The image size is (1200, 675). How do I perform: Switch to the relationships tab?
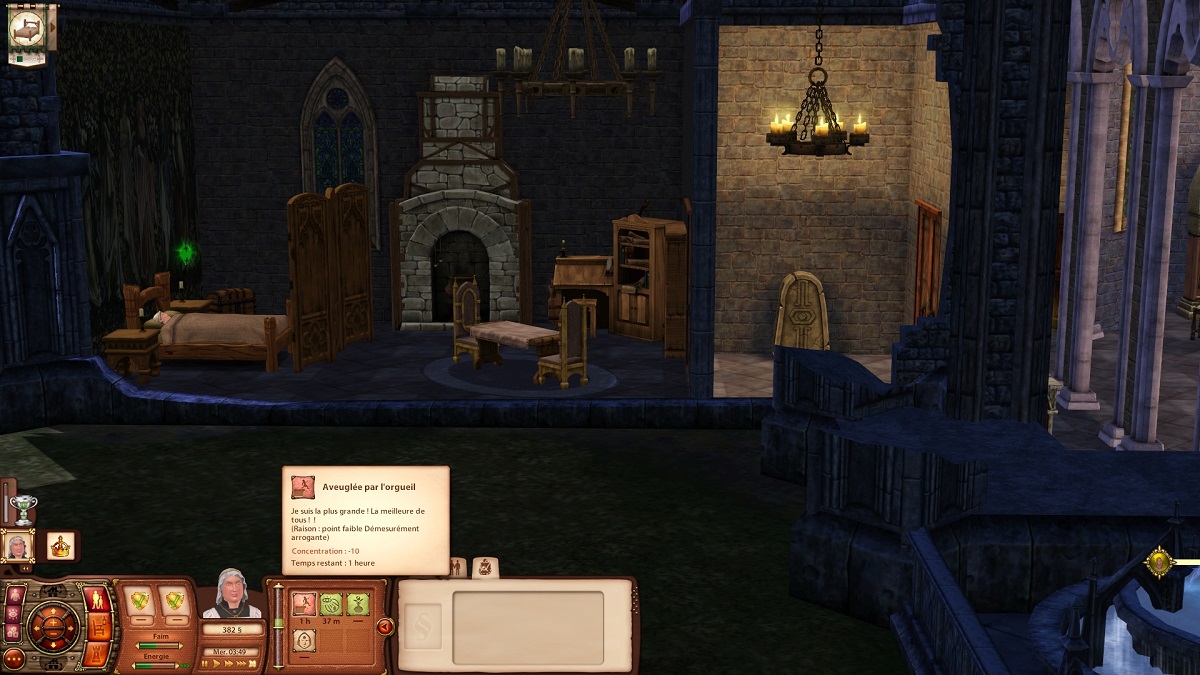click(x=457, y=568)
